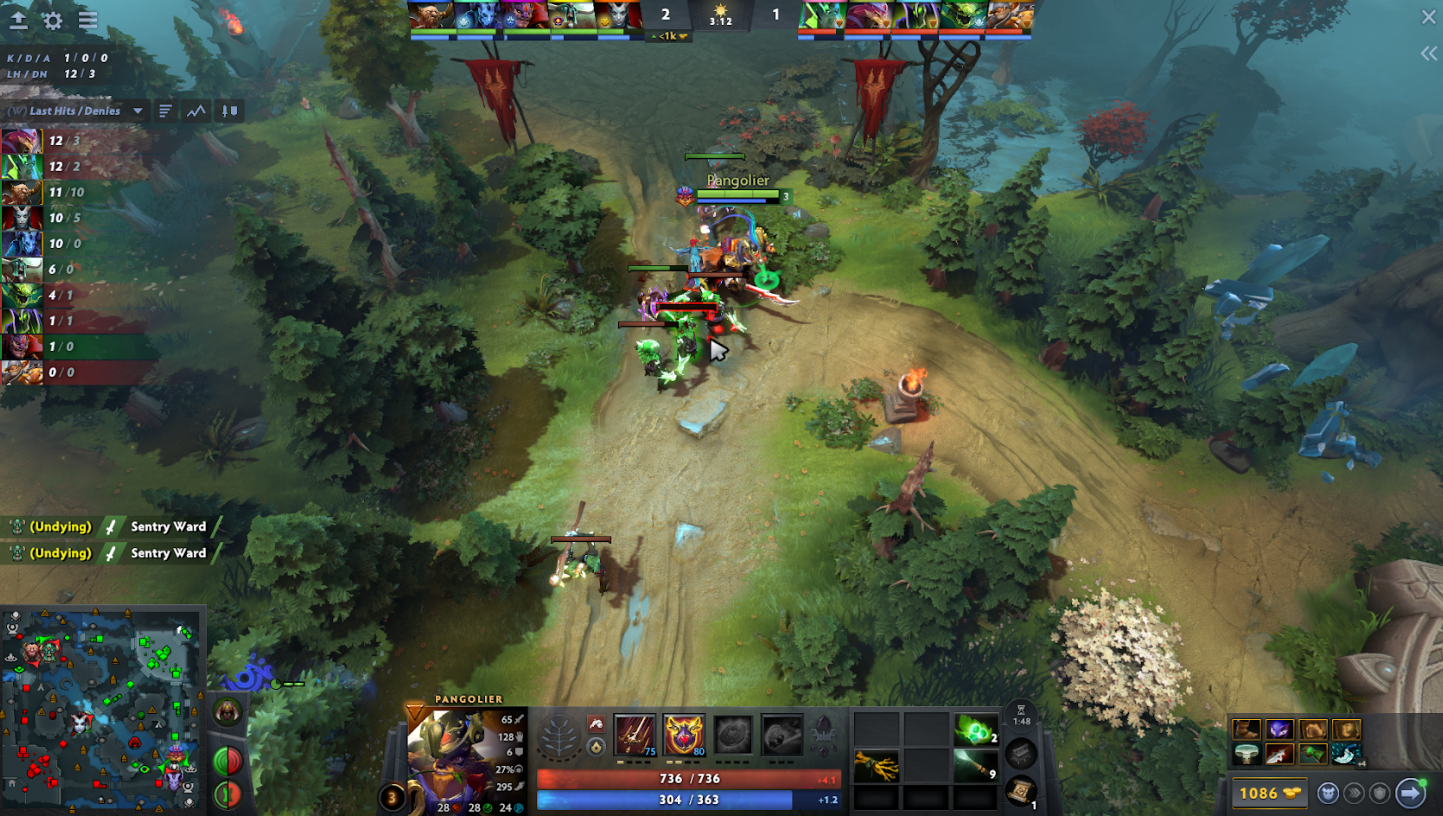
Task: Open the settings gear menu
Action: [x=53, y=20]
